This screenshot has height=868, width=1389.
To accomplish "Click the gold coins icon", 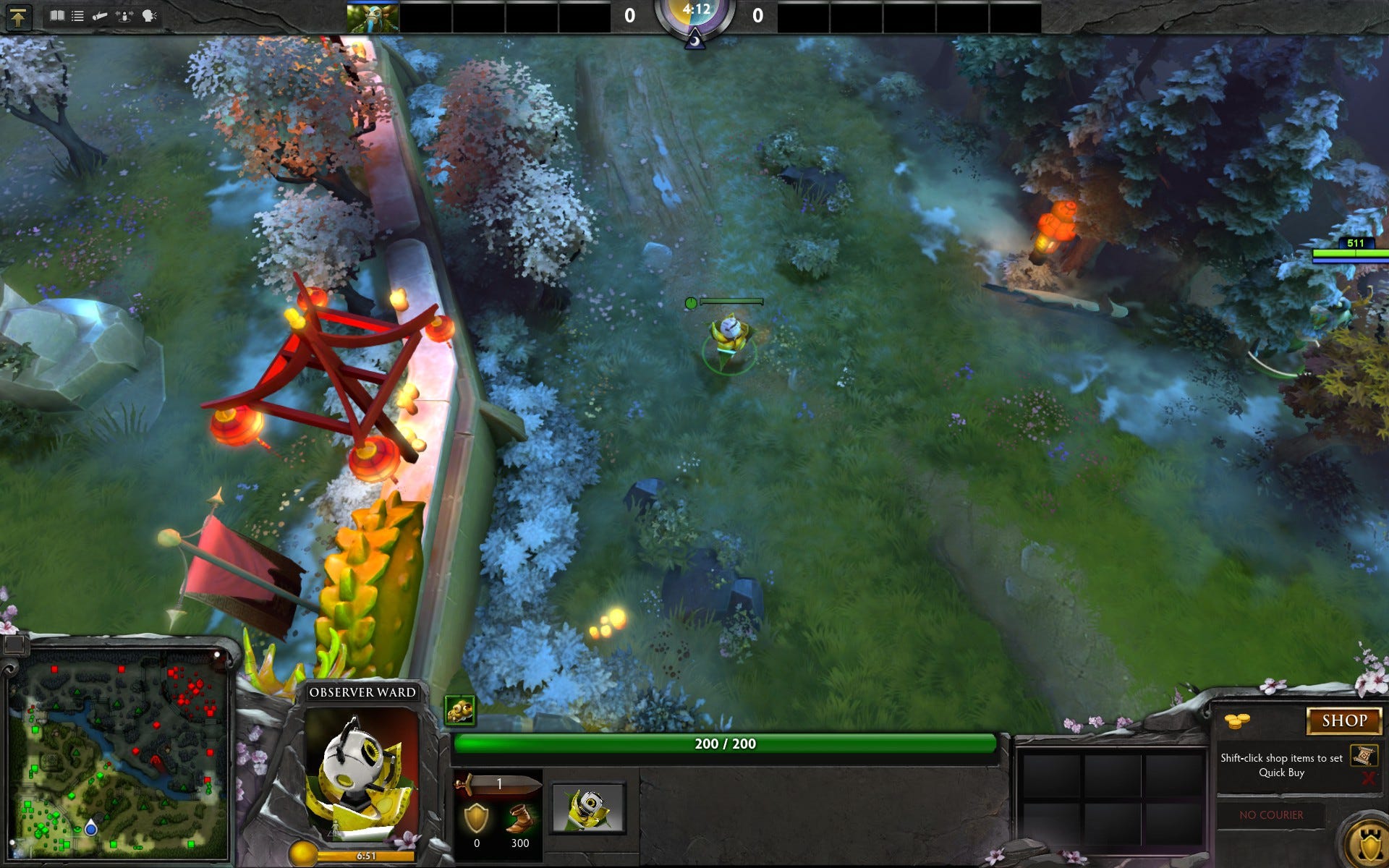I will point(1236,720).
